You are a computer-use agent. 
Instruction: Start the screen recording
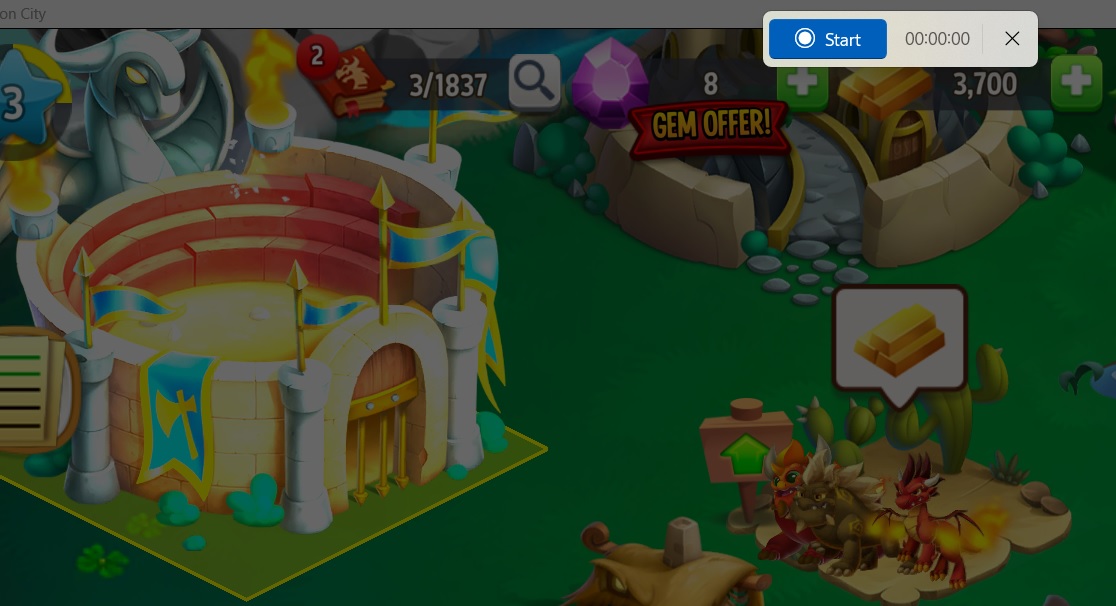(x=827, y=39)
